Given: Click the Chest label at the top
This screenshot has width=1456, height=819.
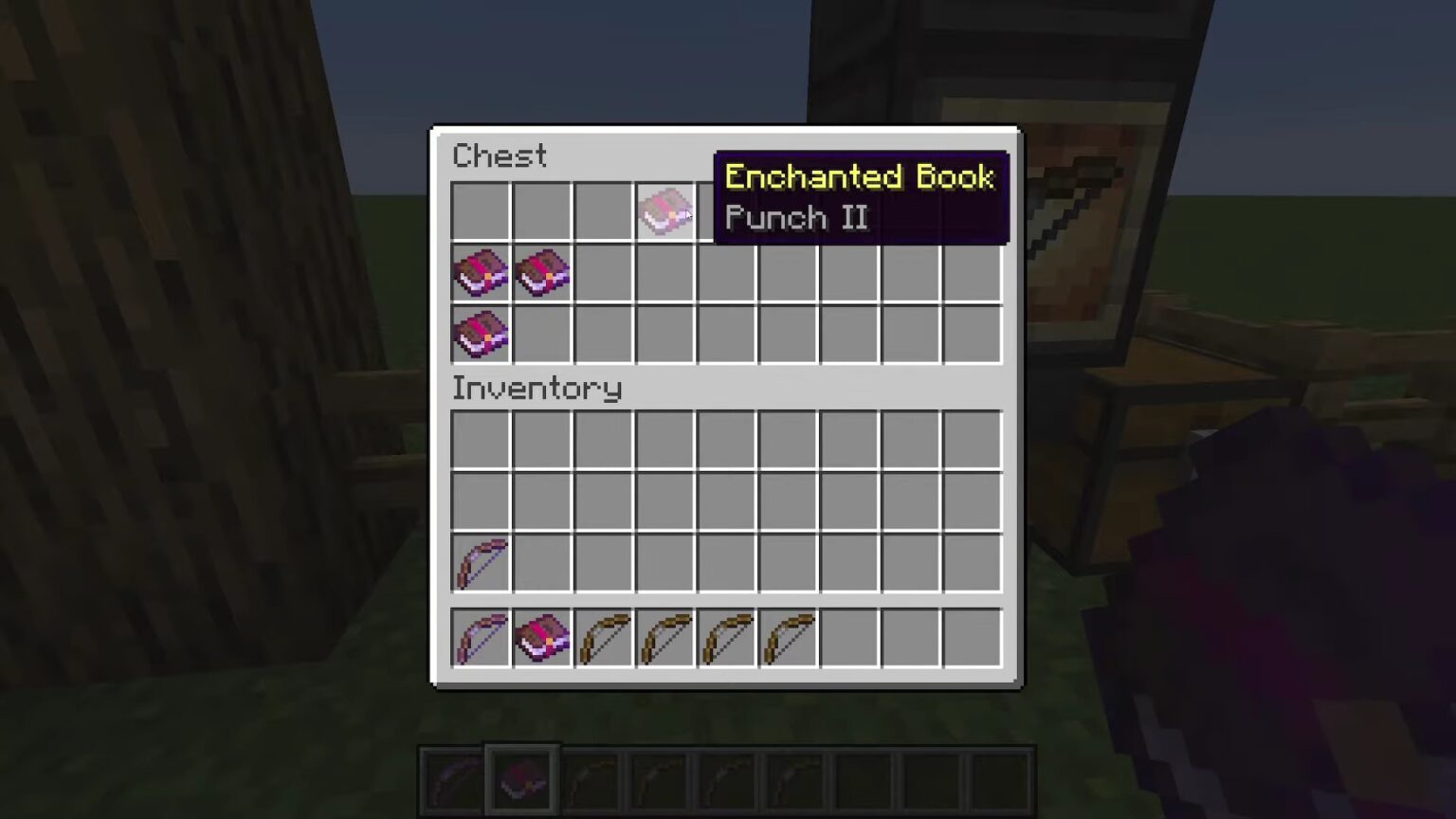Looking at the screenshot, I should [500, 155].
